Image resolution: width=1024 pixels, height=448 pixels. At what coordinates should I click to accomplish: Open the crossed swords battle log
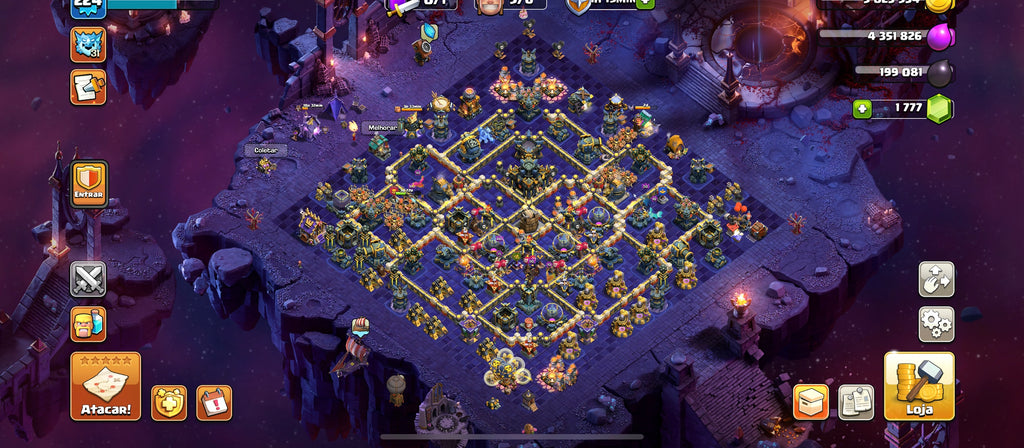pyautogui.click(x=88, y=279)
